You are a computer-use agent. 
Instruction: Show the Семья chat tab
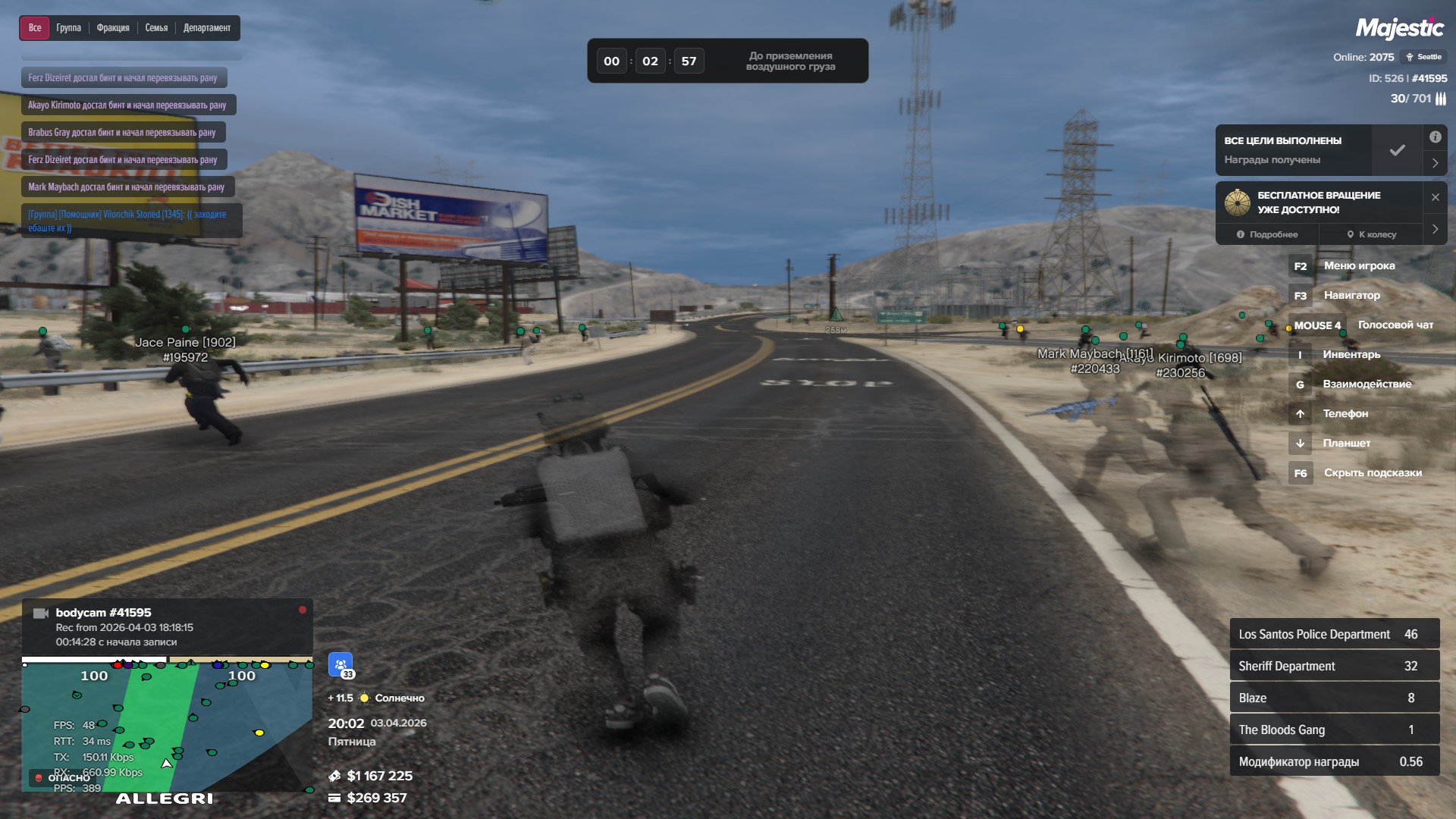(156, 28)
